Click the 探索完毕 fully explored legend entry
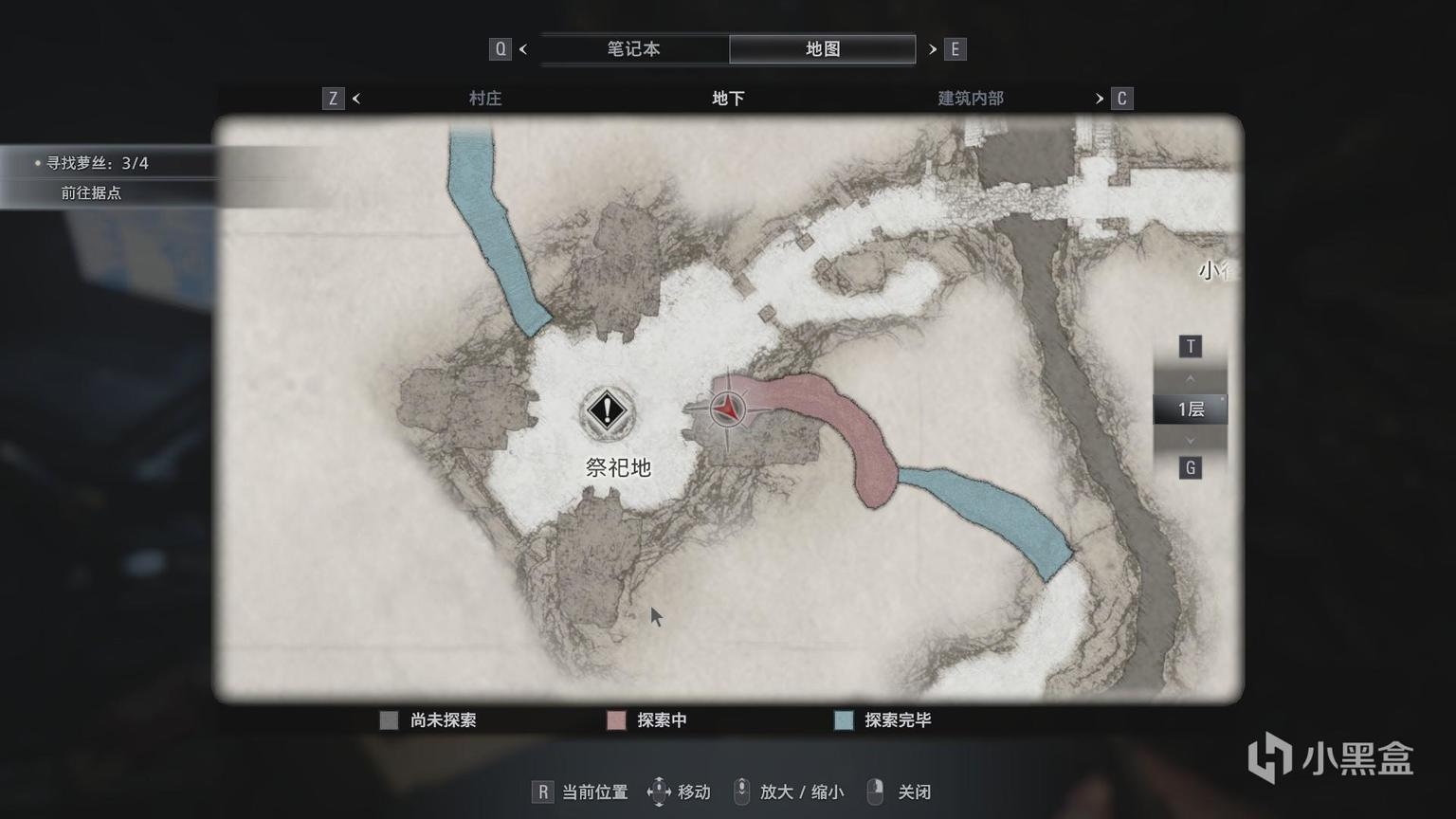Screen dimensions: 1456x819 pos(883,720)
